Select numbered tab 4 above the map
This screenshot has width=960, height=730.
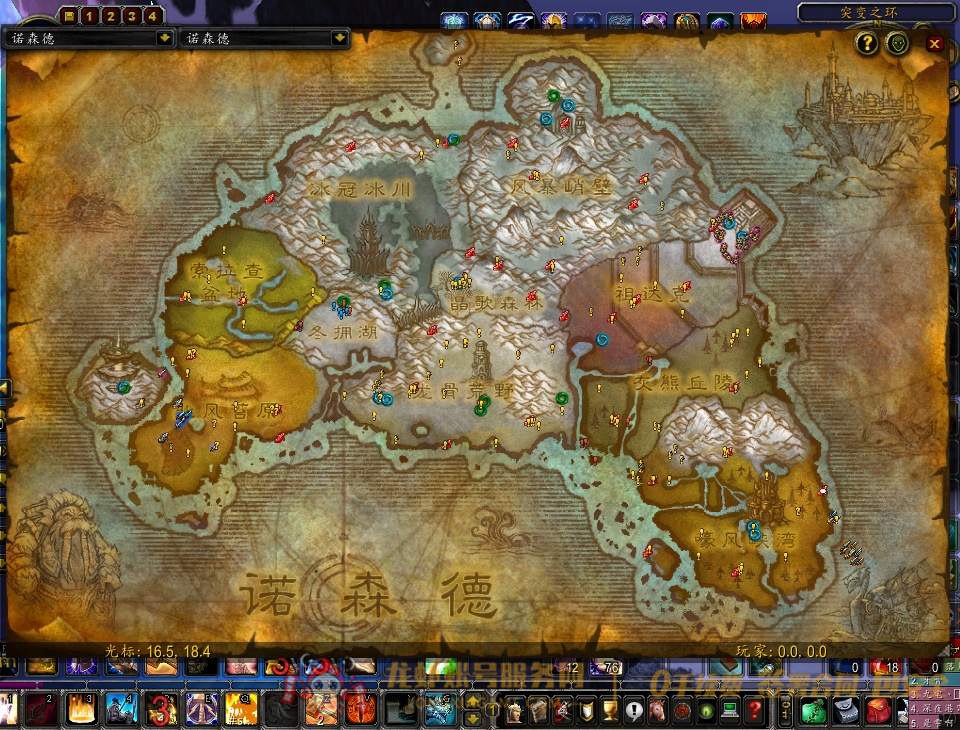tap(151, 15)
